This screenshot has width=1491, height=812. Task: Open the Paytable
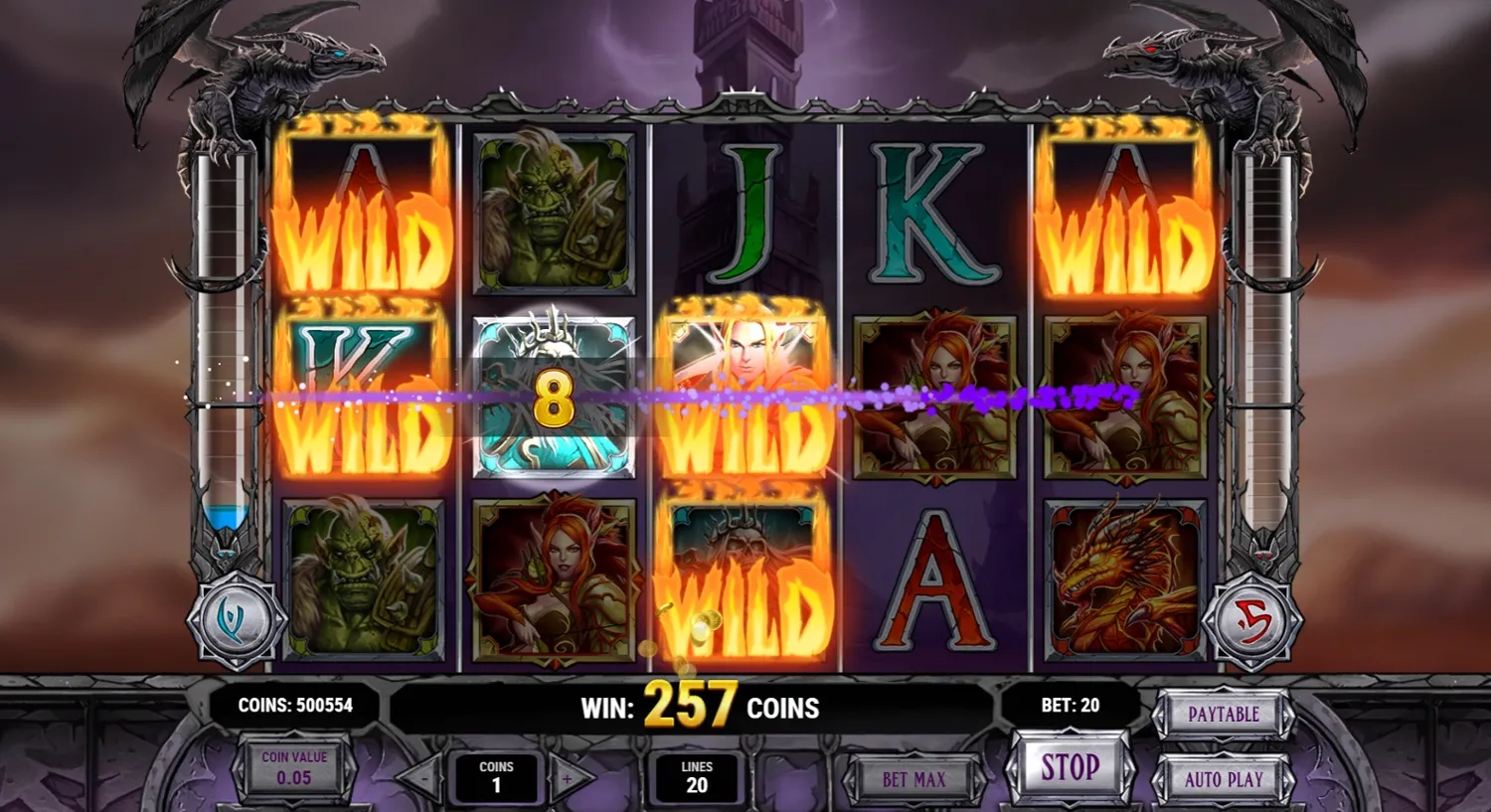click(1224, 714)
